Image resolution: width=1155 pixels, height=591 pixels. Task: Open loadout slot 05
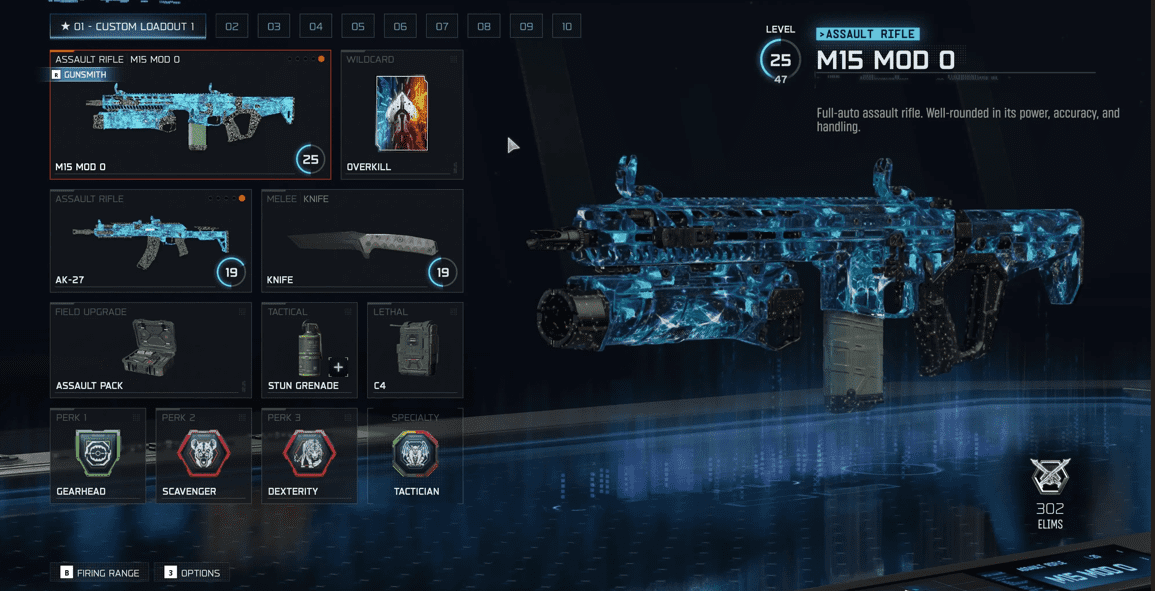click(358, 26)
